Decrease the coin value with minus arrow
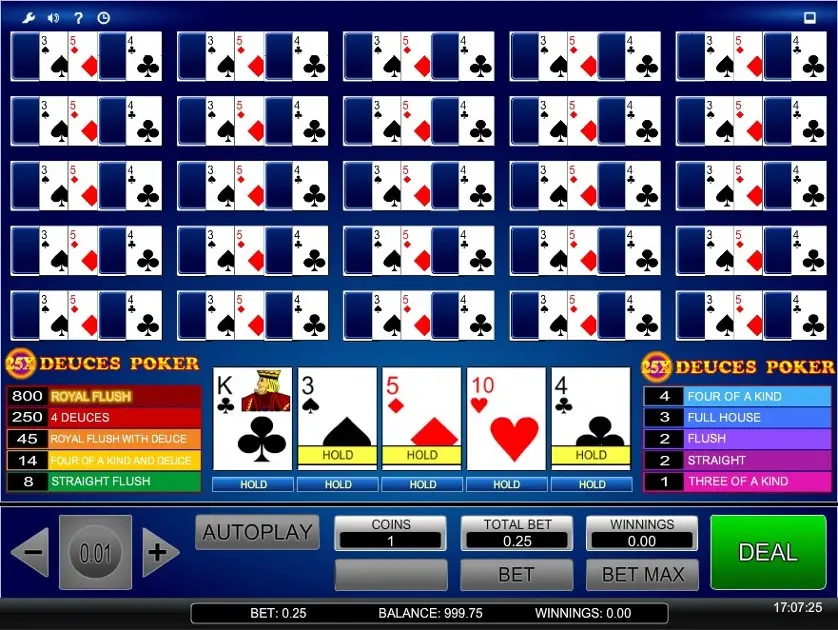Viewport: 838px width, 630px height. coord(31,552)
